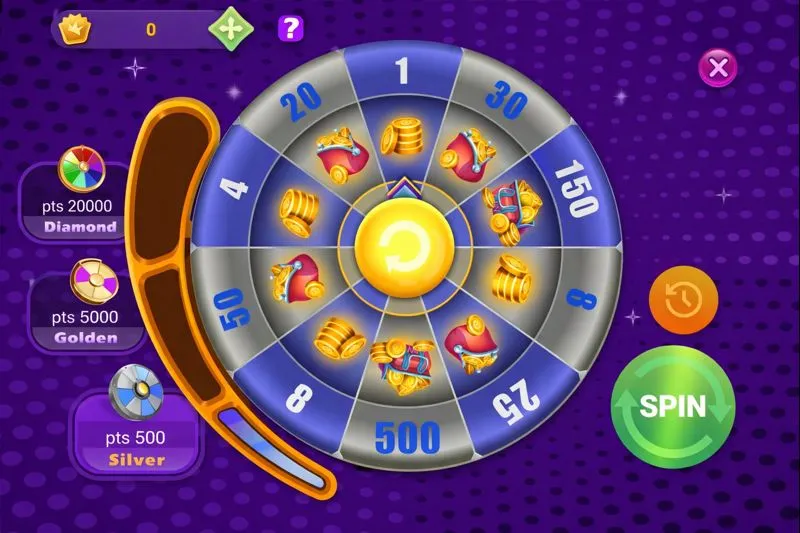Hit the green SPIN button

[672, 406]
